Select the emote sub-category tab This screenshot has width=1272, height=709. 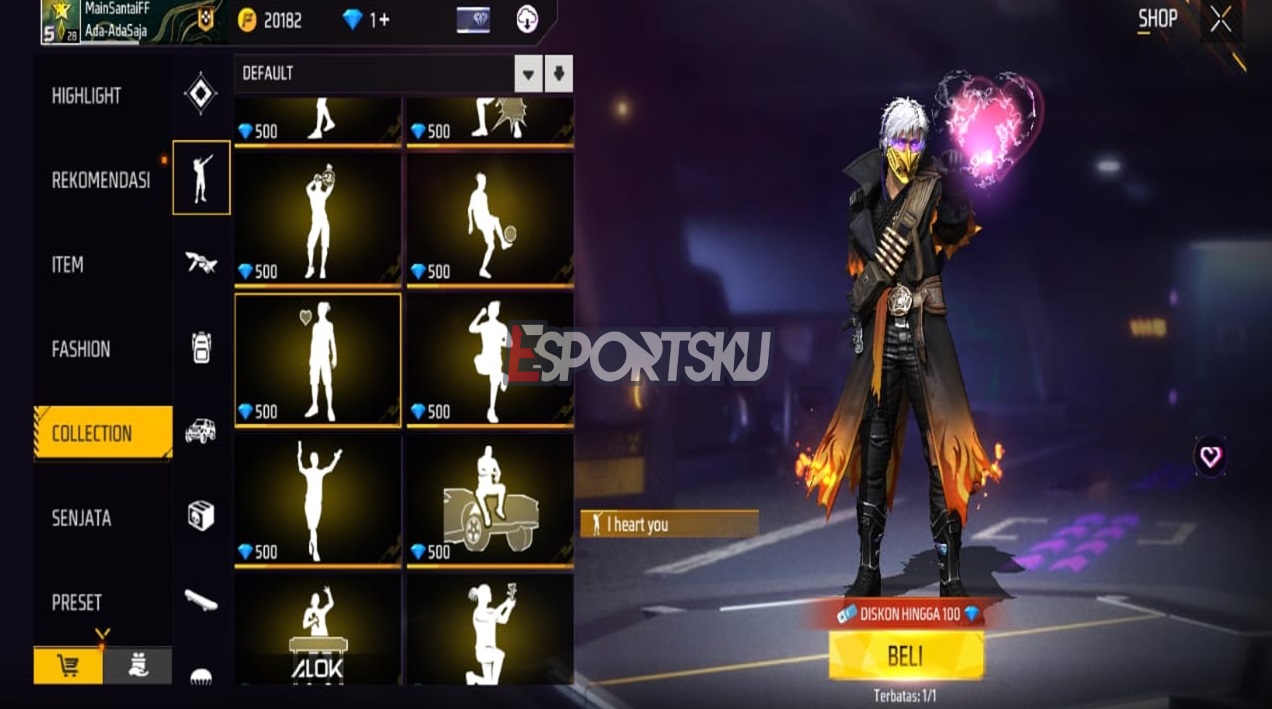tap(201, 178)
